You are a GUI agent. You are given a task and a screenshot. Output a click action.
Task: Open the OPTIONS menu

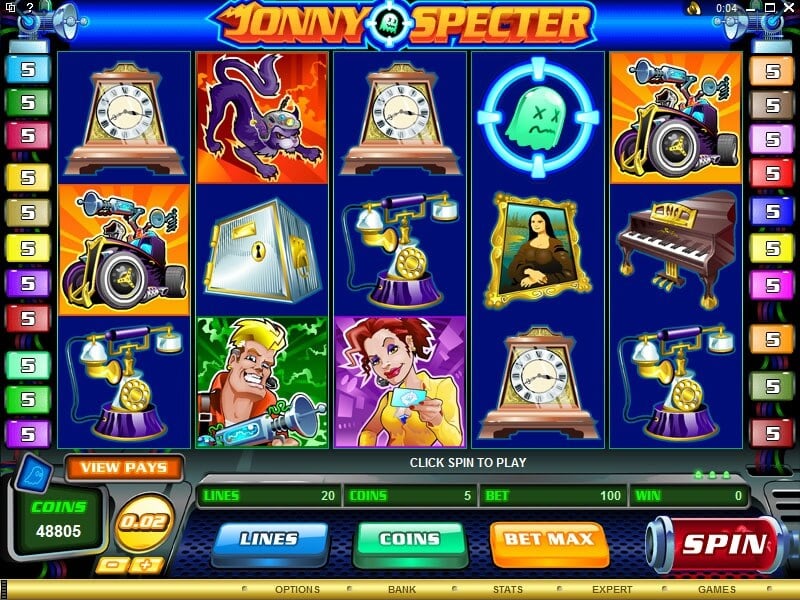pyautogui.click(x=297, y=590)
